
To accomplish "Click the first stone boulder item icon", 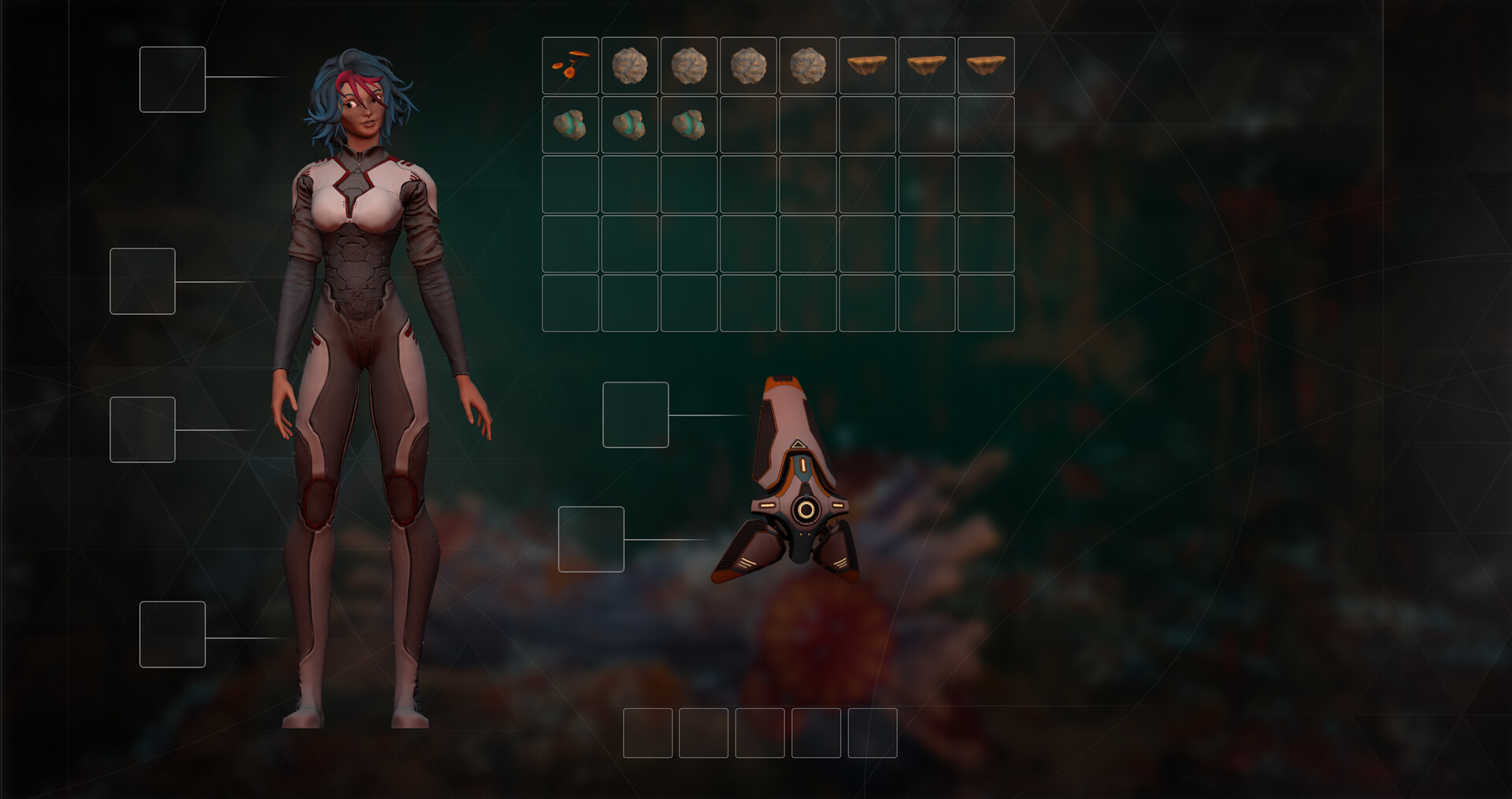I will click(x=630, y=65).
